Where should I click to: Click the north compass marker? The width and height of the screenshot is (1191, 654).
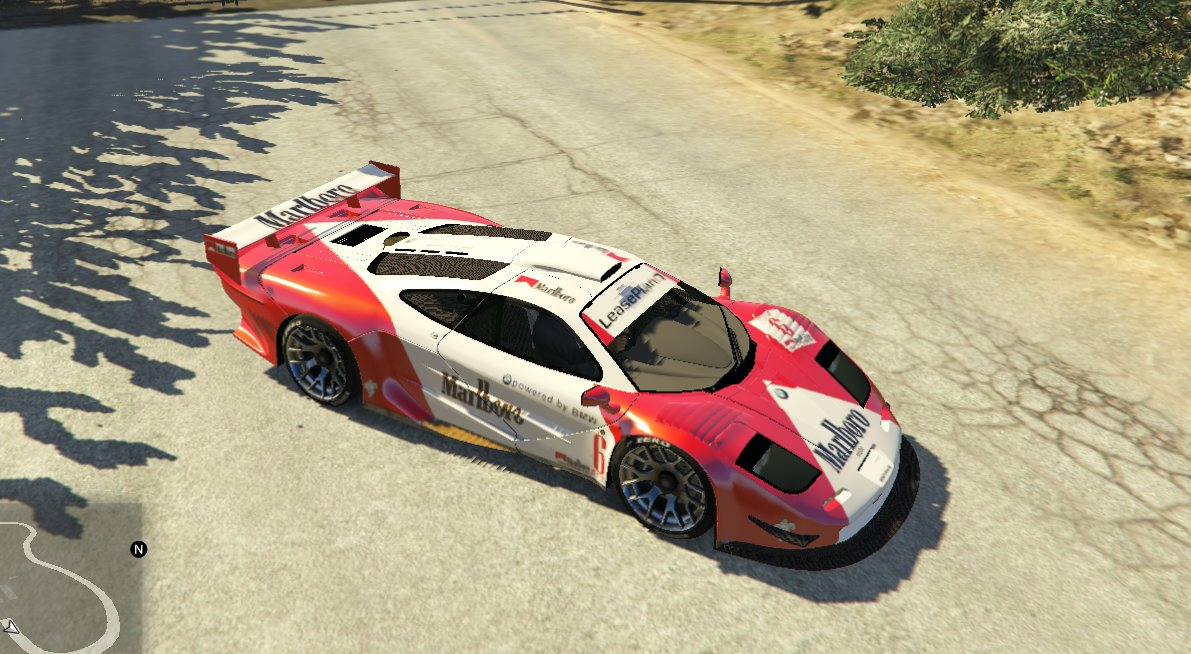coord(139,549)
